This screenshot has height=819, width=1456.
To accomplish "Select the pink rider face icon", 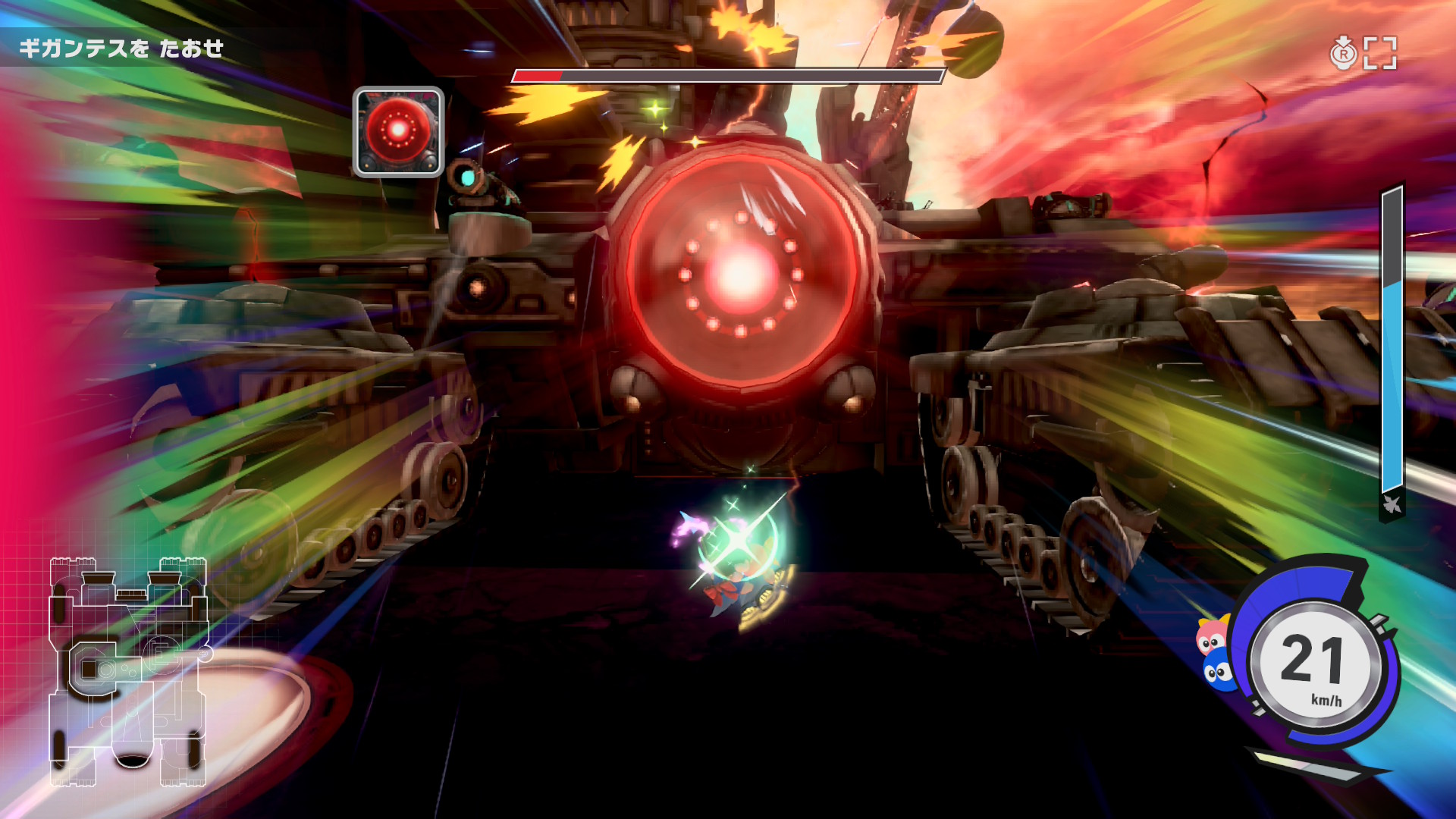I will click(1211, 637).
